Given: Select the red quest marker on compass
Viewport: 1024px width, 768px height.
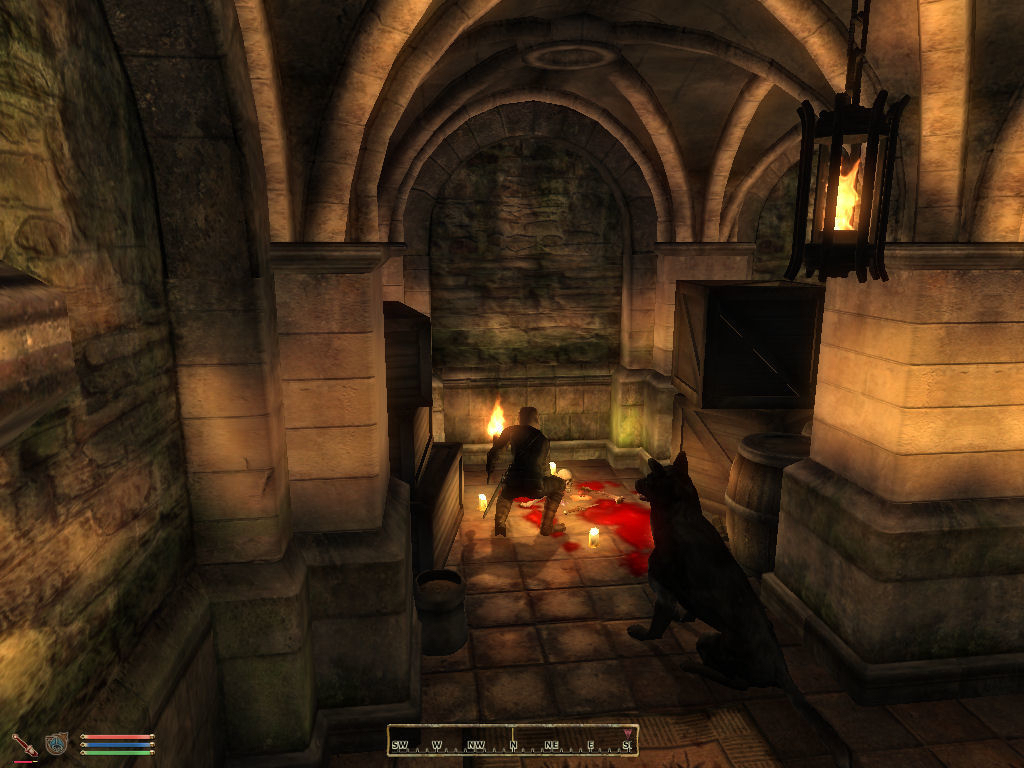Looking at the screenshot, I should click(627, 733).
